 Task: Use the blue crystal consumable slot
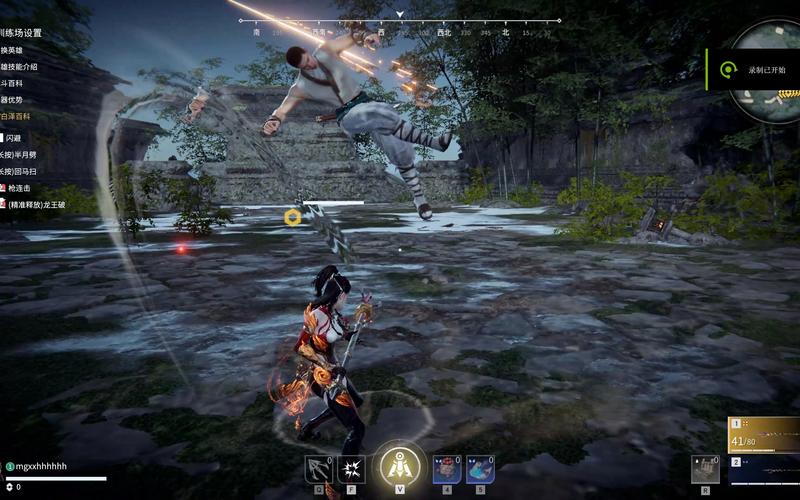point(480,469)
